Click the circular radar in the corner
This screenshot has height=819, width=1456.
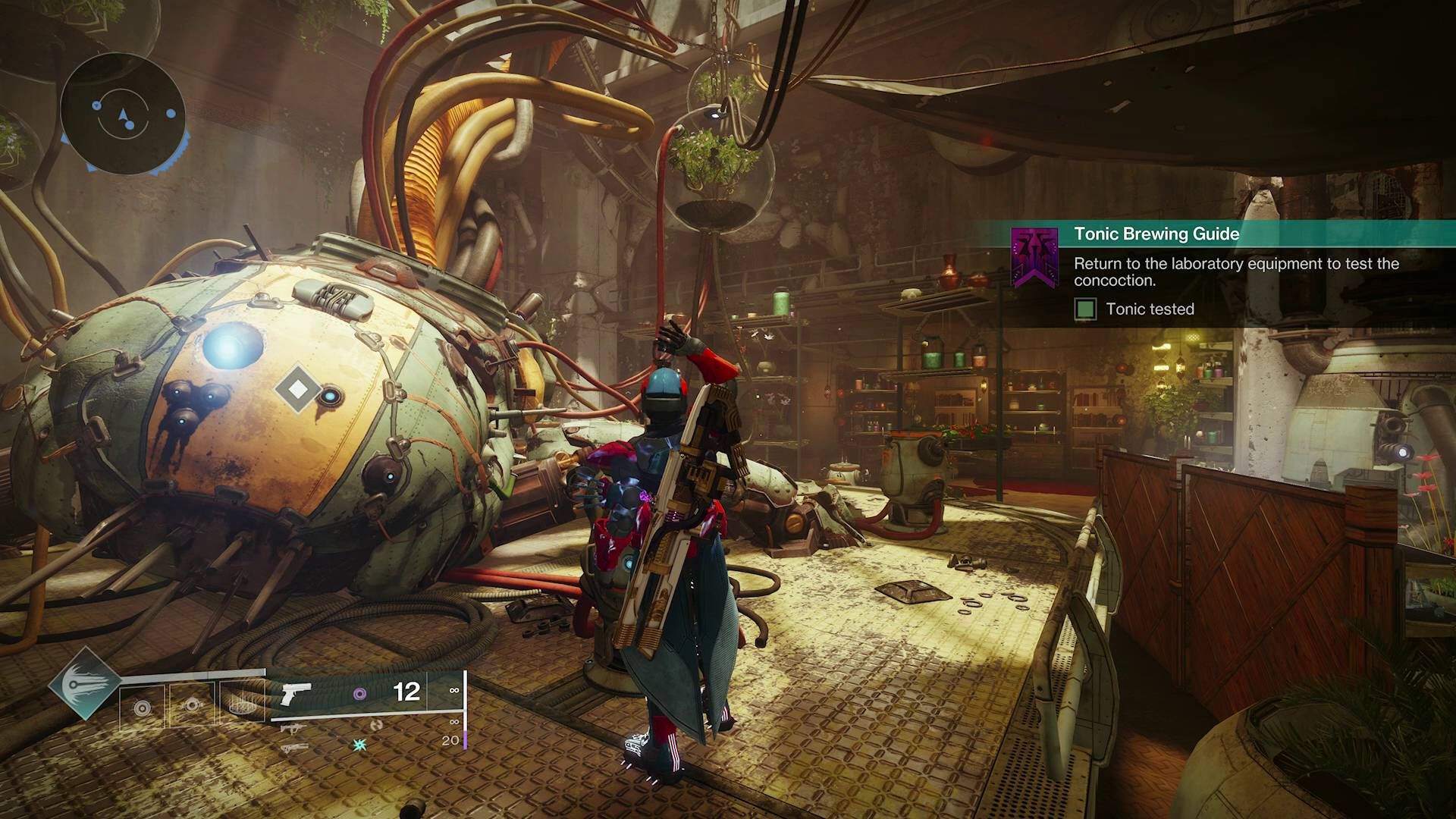tap(123, 115)
